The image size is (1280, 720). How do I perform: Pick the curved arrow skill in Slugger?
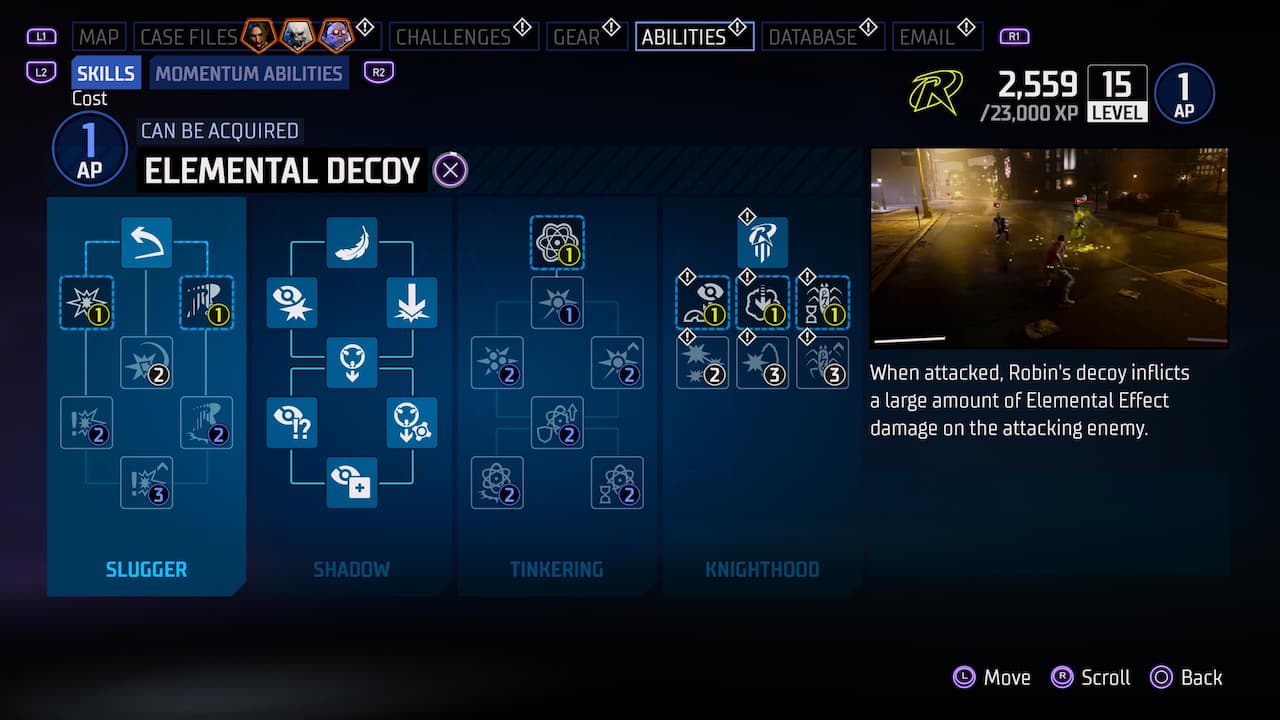tap(146, 242)
